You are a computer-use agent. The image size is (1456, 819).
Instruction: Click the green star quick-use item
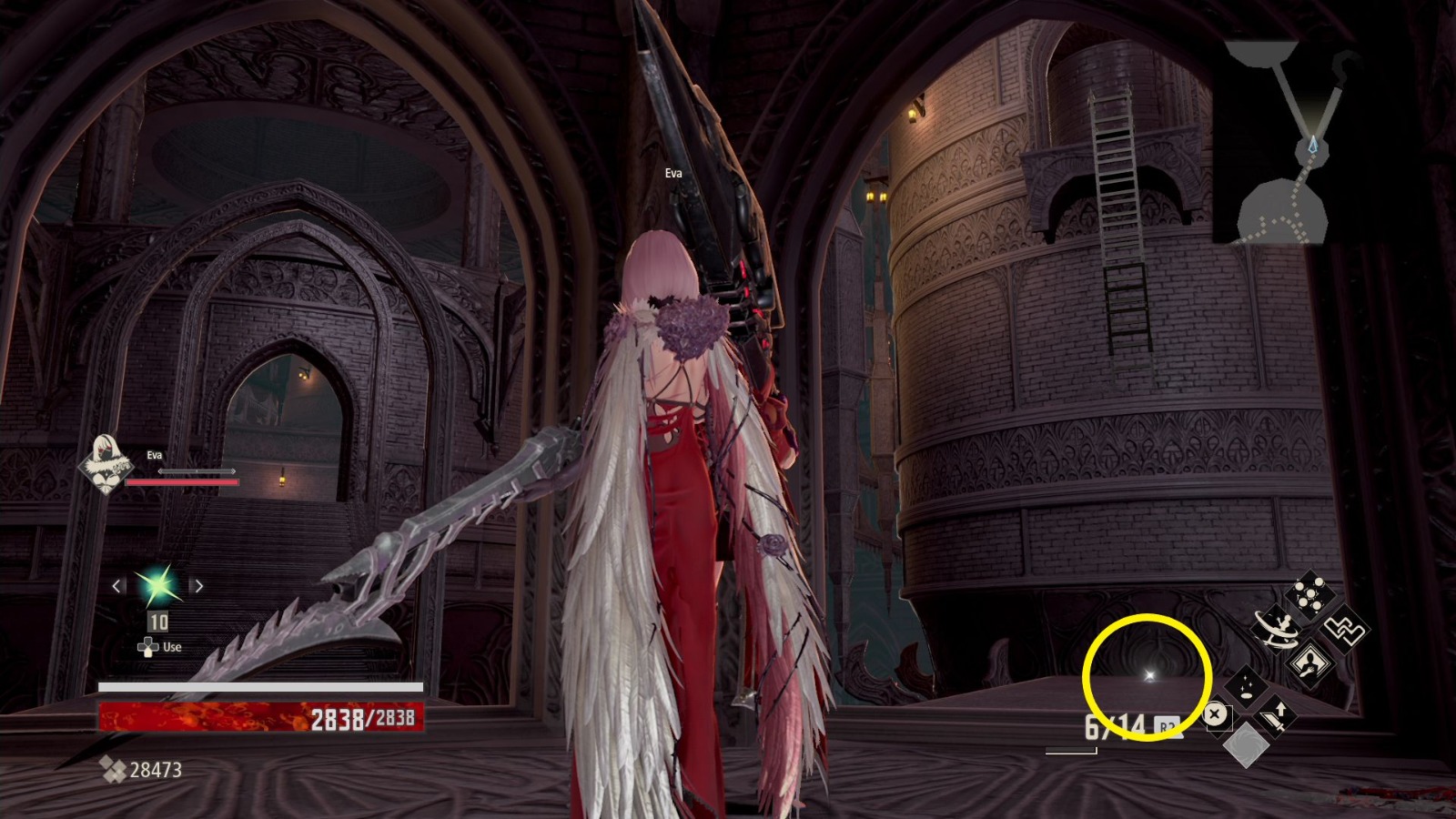pos(157,586)
